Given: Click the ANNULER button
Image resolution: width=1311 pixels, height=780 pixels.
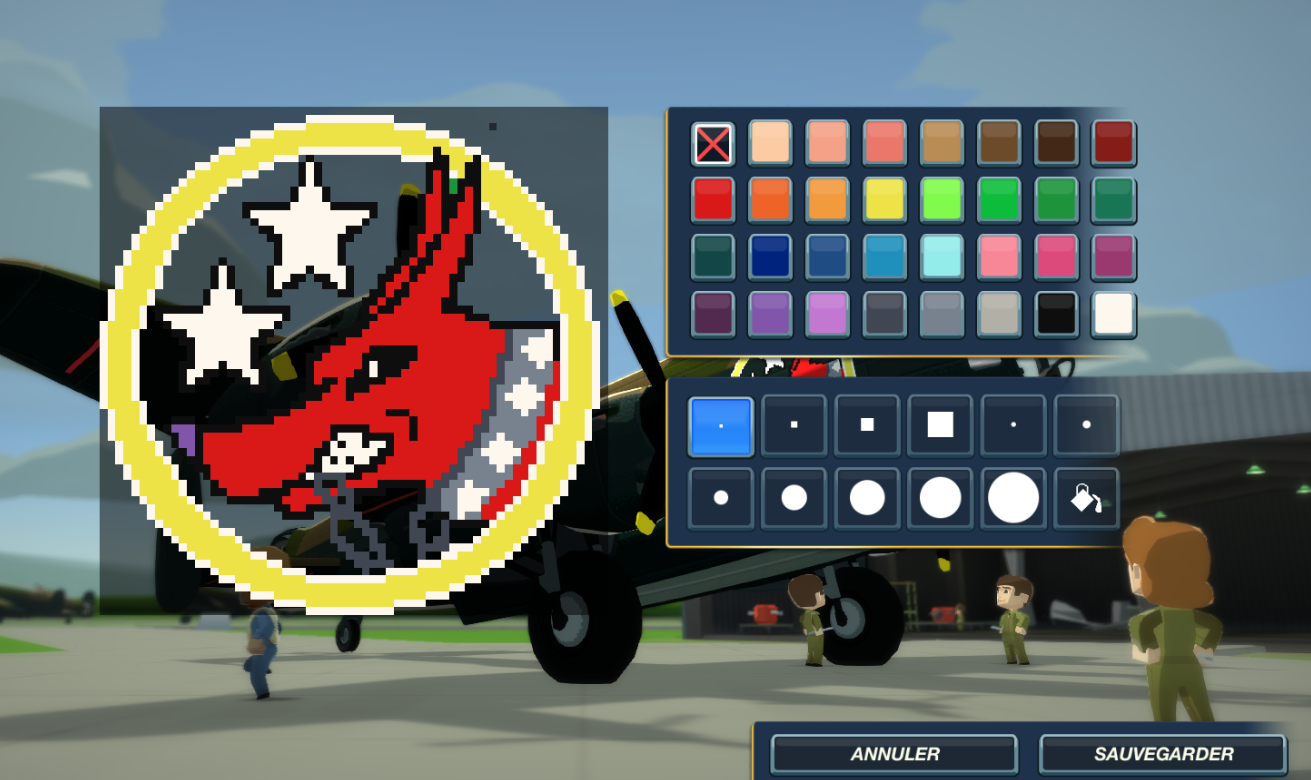Looking at the screenshot, I should [893, 753].
